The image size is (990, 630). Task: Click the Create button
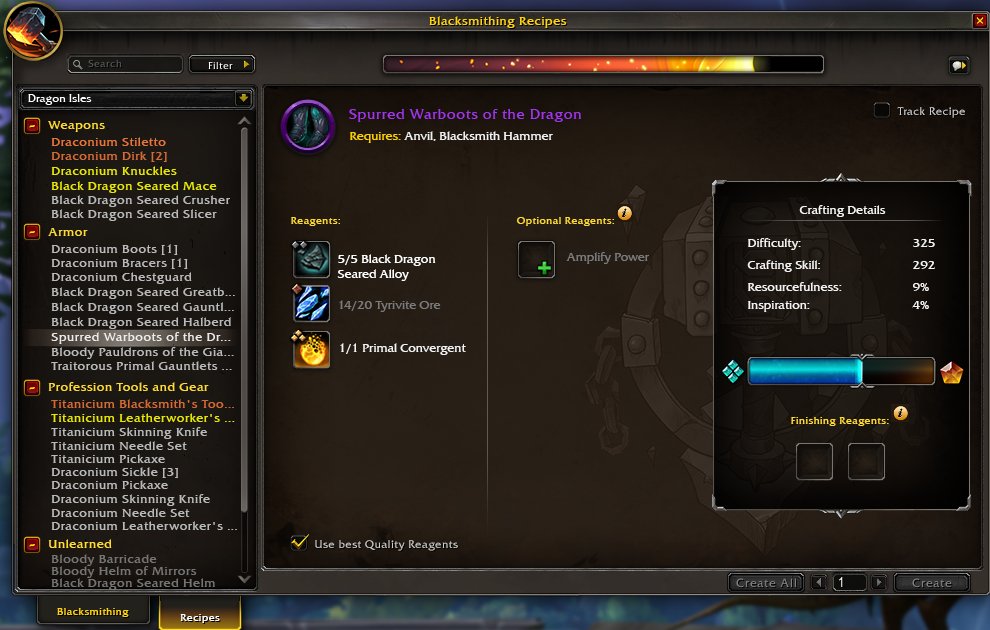(931, 582)
